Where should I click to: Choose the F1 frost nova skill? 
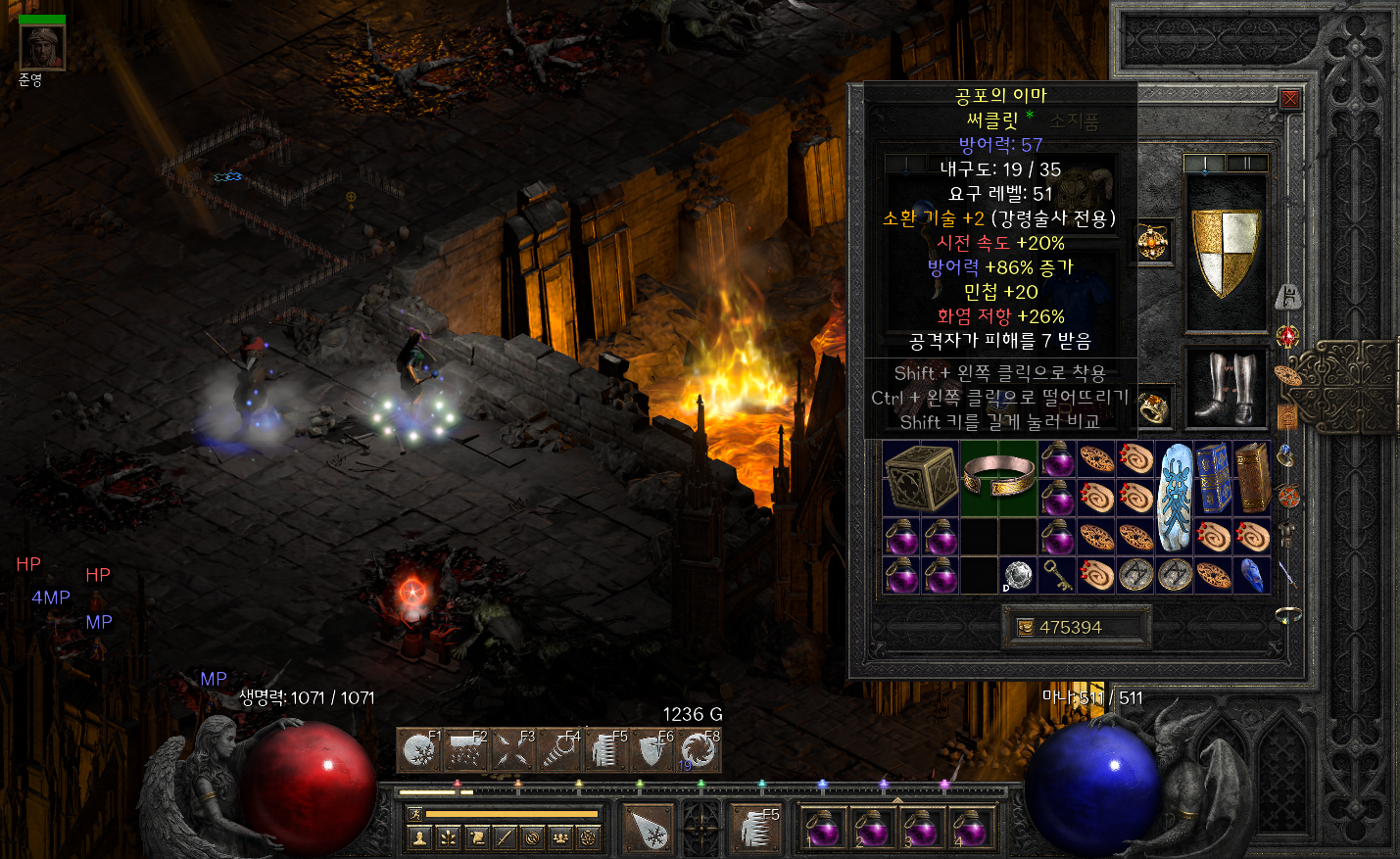point(419,751)
